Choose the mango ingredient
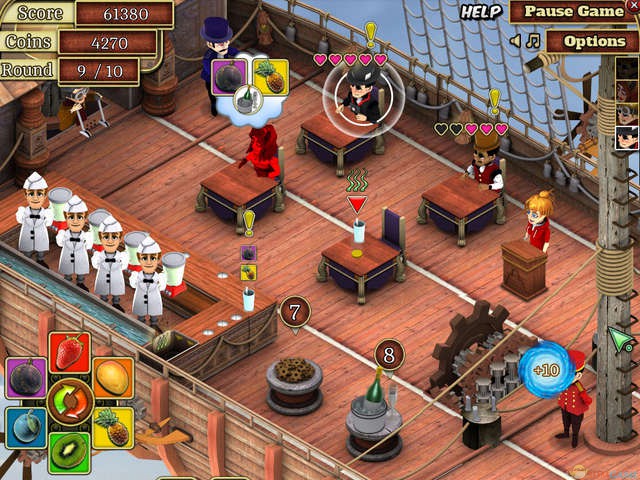This screenshot has height=480, width=640. [113, 378]
